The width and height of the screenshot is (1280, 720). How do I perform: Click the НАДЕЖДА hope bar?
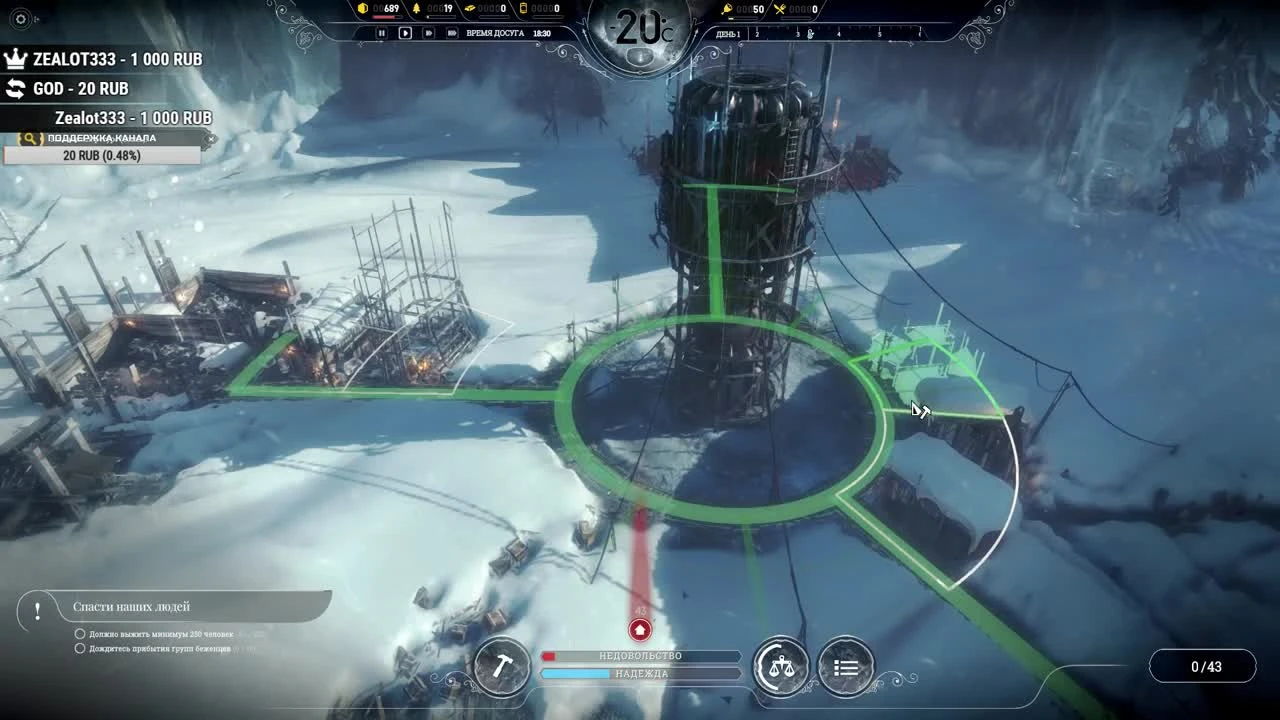point(640,674)
